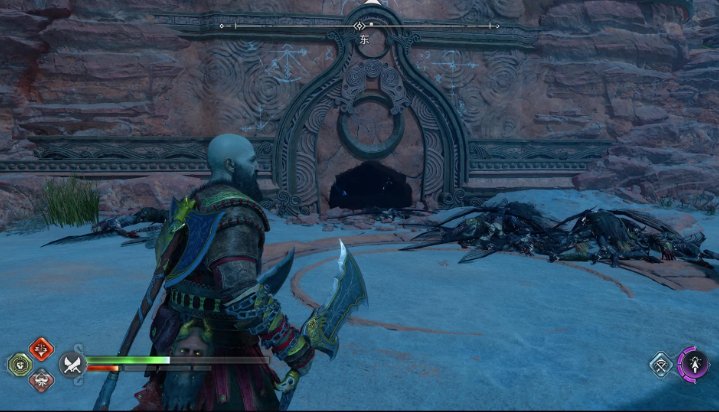This screenshot has height=412, width=719.
Task: Select the red runic attack icon
Action: [x=41, y=349]
